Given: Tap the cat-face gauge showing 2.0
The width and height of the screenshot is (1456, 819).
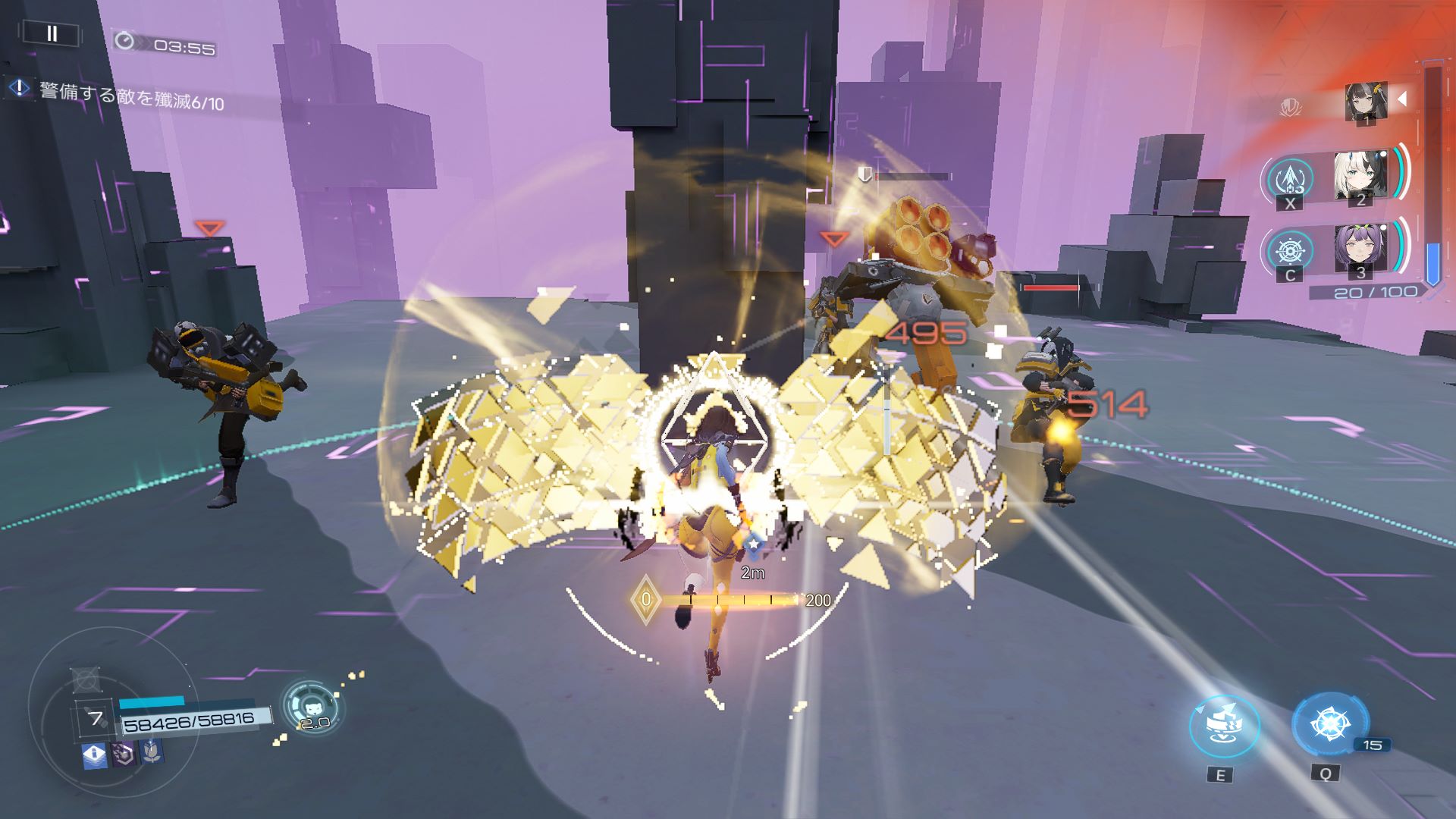Looking at the screenshot, I should point(312,707).
